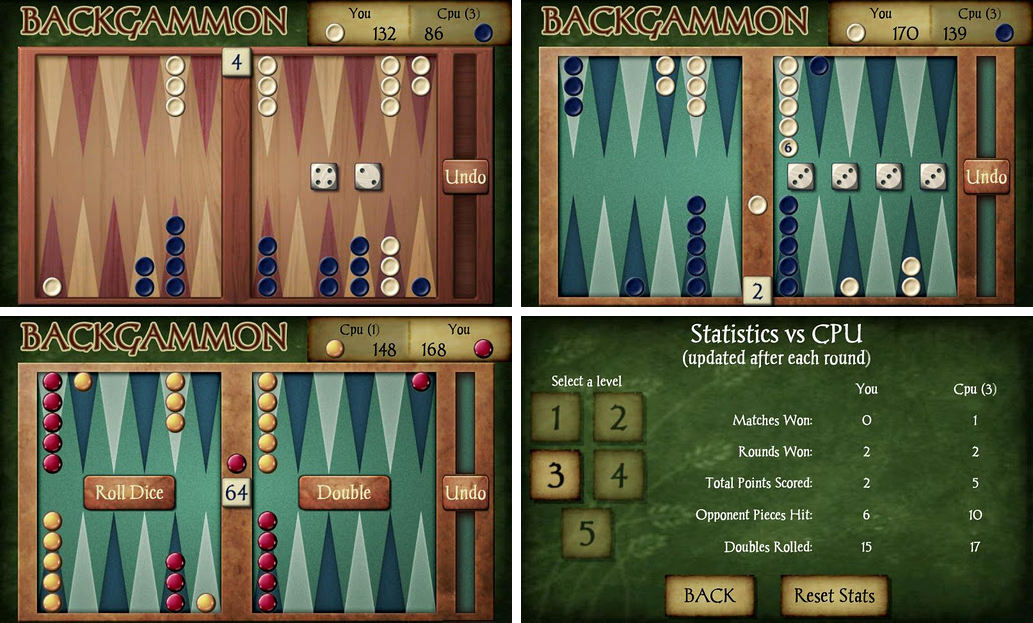The height and width of the screenshot is (623, 1033).
Task: Select CPU level 1
Action: click(555, 418)
